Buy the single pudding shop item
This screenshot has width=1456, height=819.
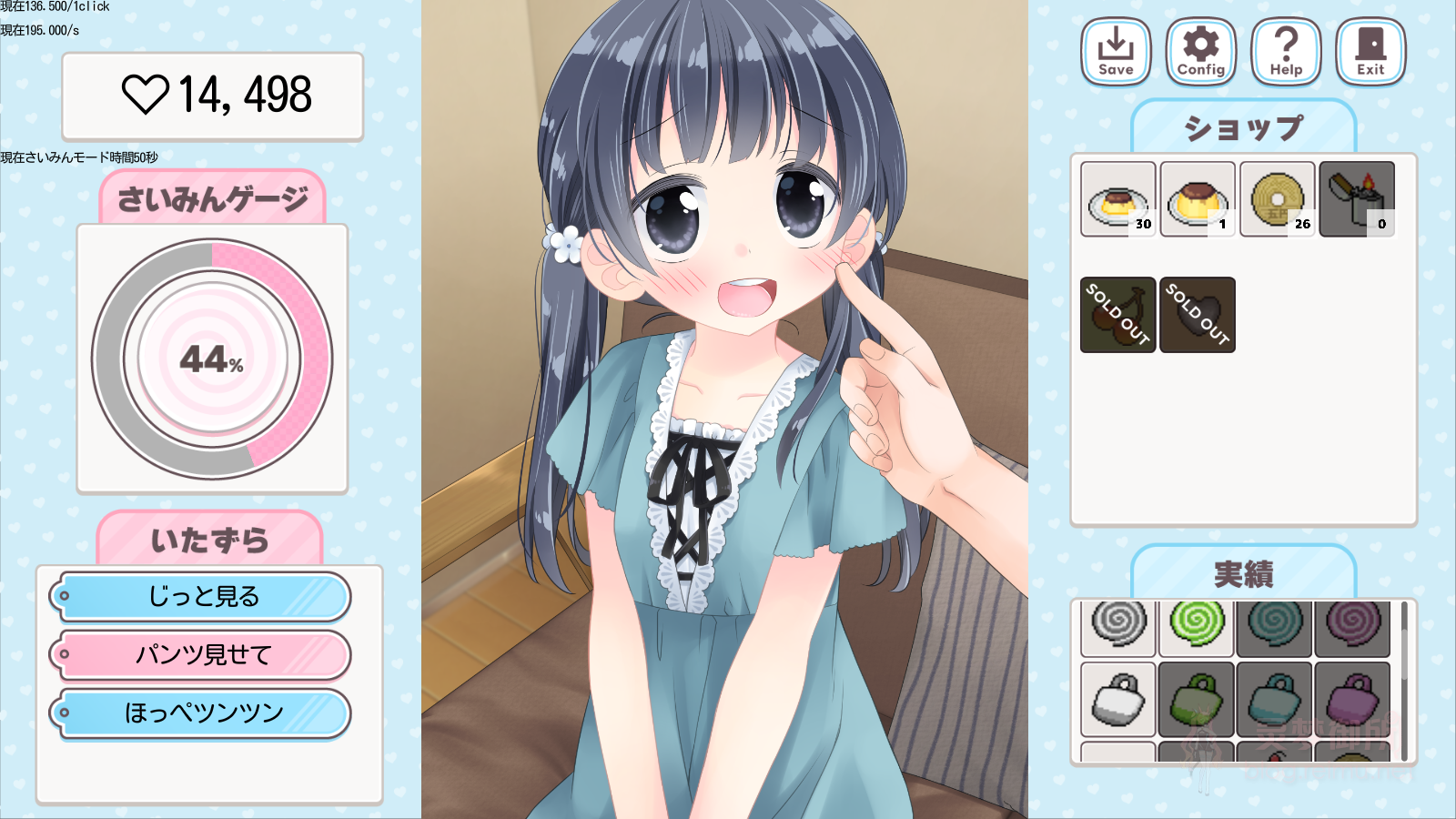pos(1197,198)
